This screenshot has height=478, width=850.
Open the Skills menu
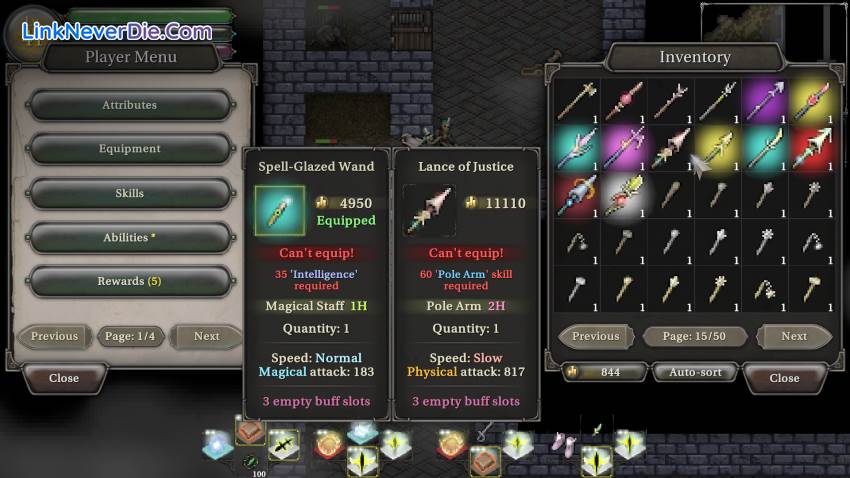point(129,193)
